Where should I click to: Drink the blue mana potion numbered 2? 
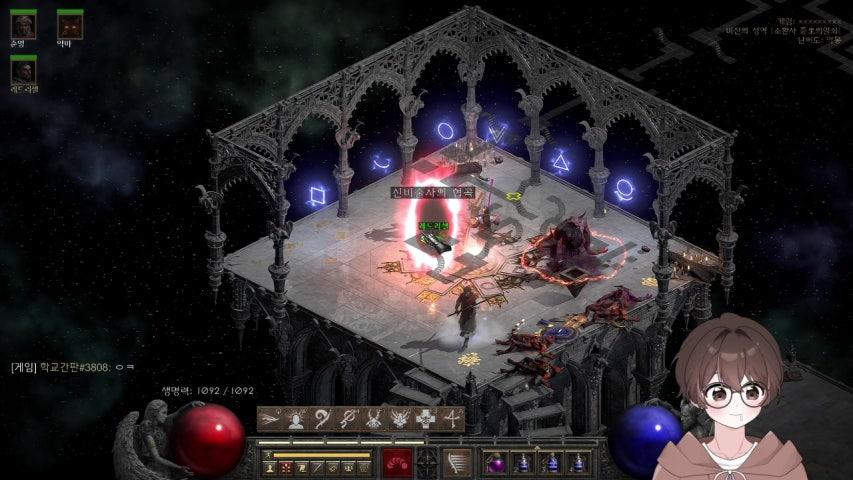pyautogui.click(x=524, y=463)
